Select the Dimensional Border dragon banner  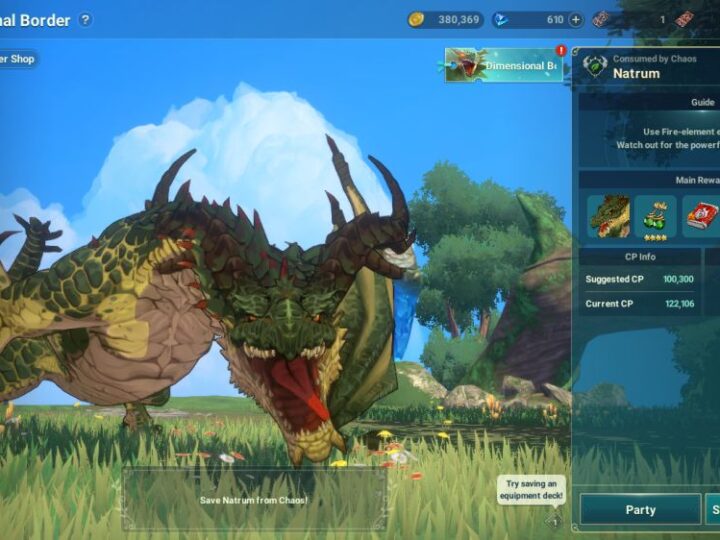[x=504, y=66]
